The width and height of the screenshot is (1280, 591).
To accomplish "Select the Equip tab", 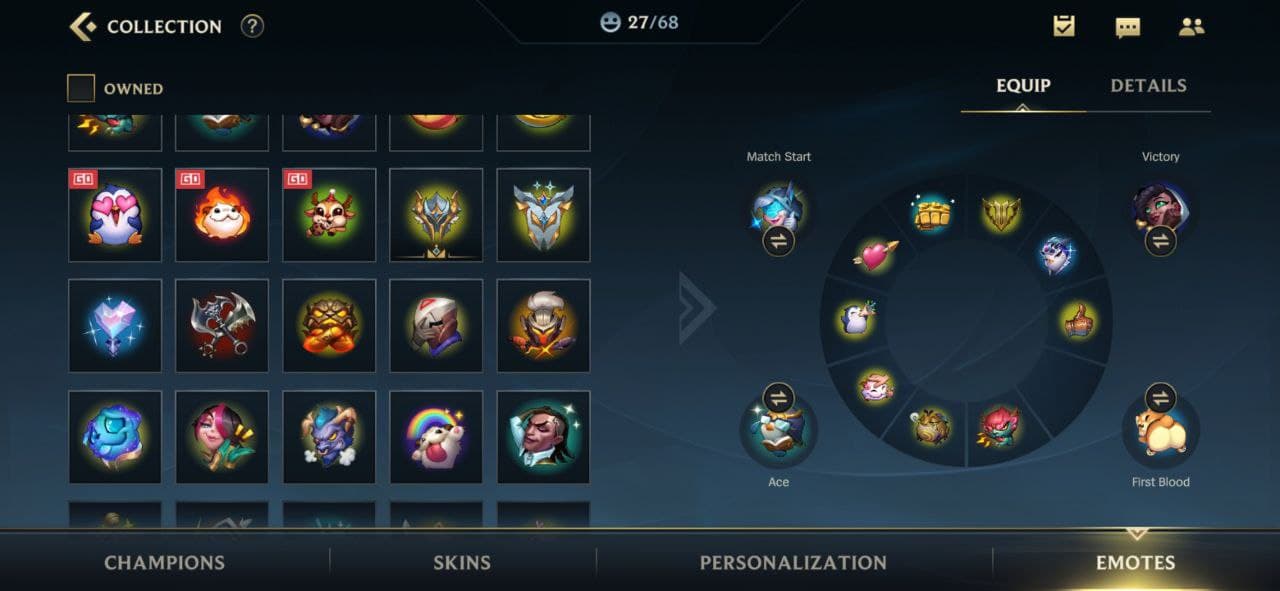I will [1023, 86].
